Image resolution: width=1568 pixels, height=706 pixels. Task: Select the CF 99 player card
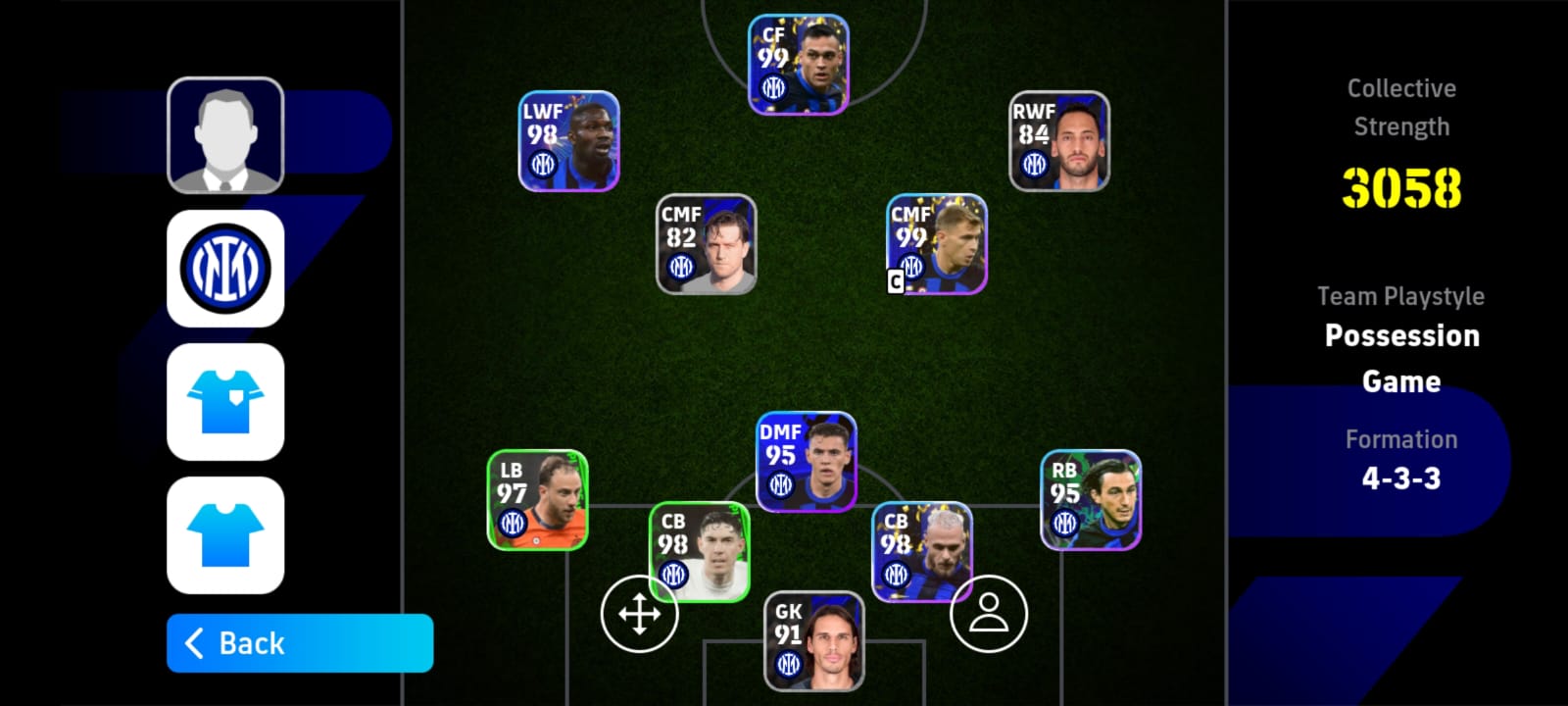(798, 65)
